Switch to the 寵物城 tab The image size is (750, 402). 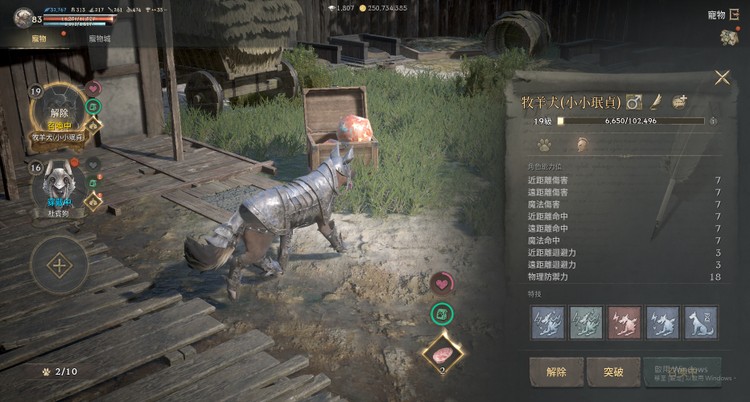[x=100, y=38]
